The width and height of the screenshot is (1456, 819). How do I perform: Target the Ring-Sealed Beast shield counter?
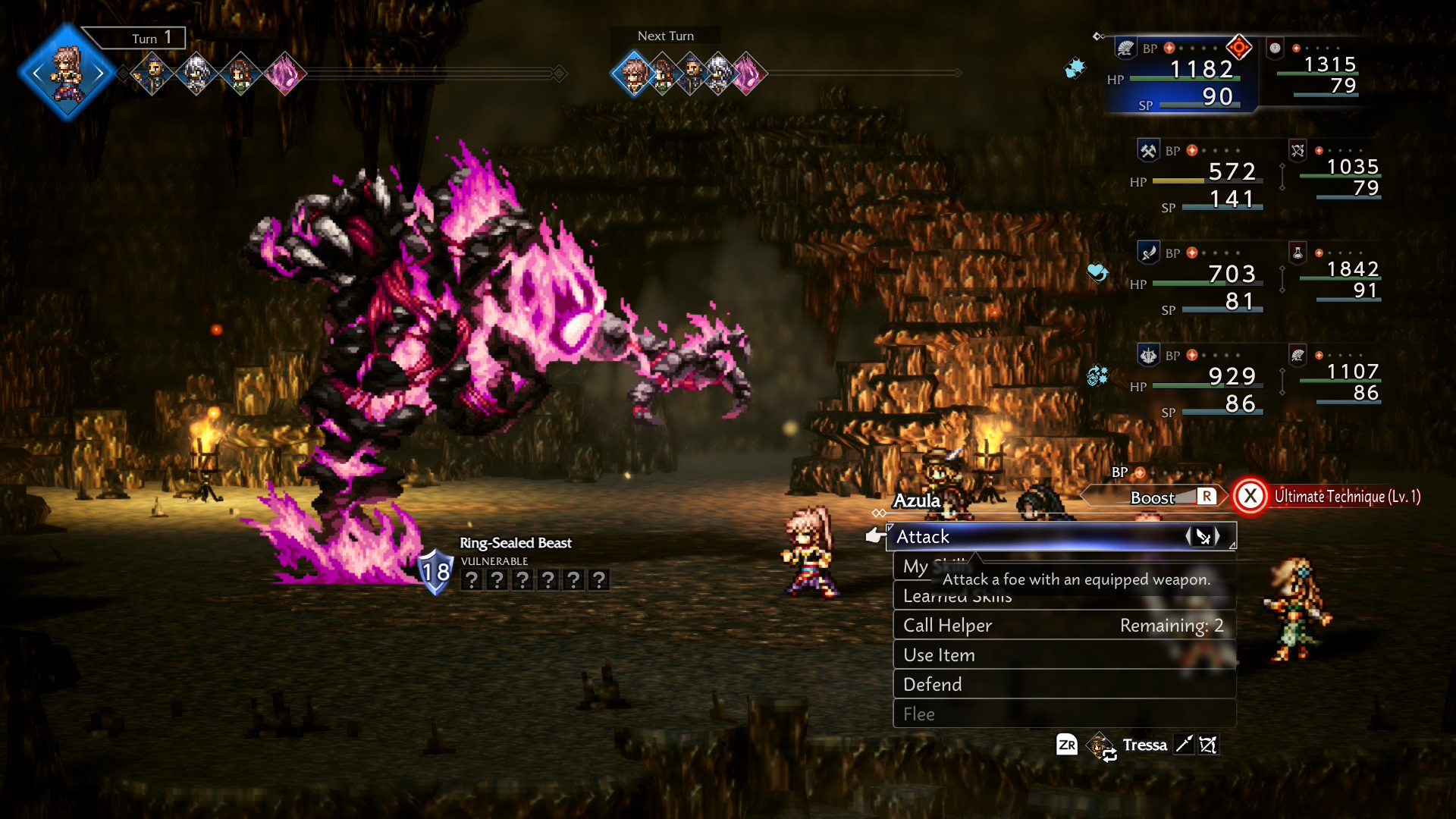click(436, 572)
